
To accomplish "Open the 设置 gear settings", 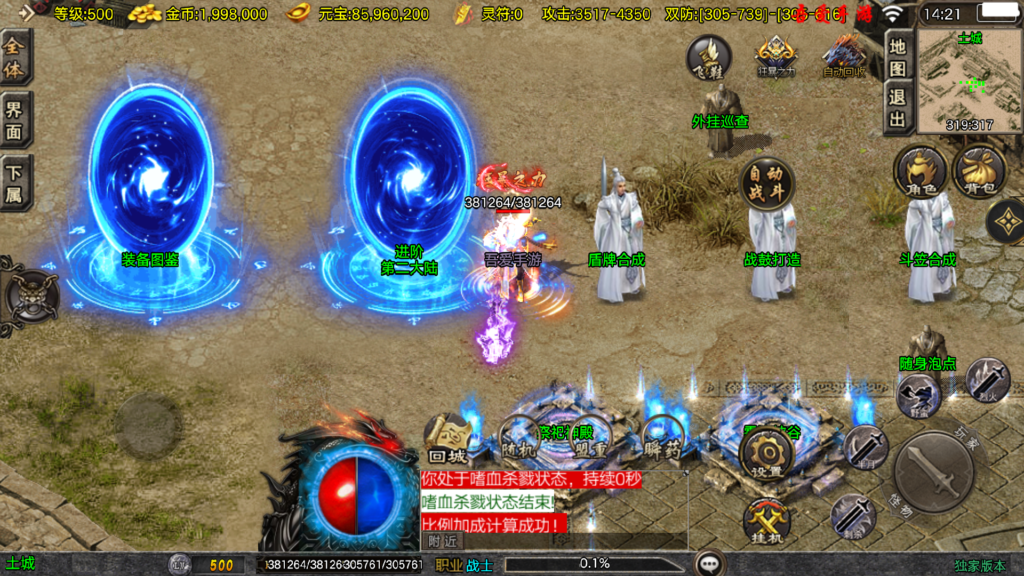I will coord(766,455).
